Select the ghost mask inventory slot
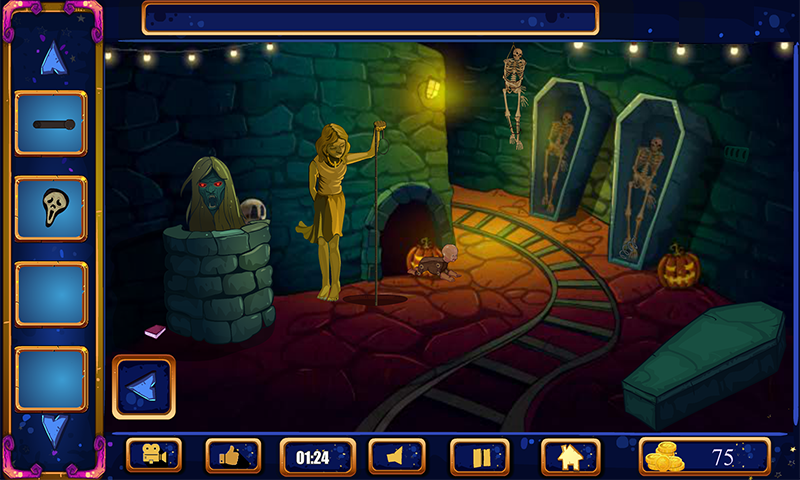 pos(51,208)
